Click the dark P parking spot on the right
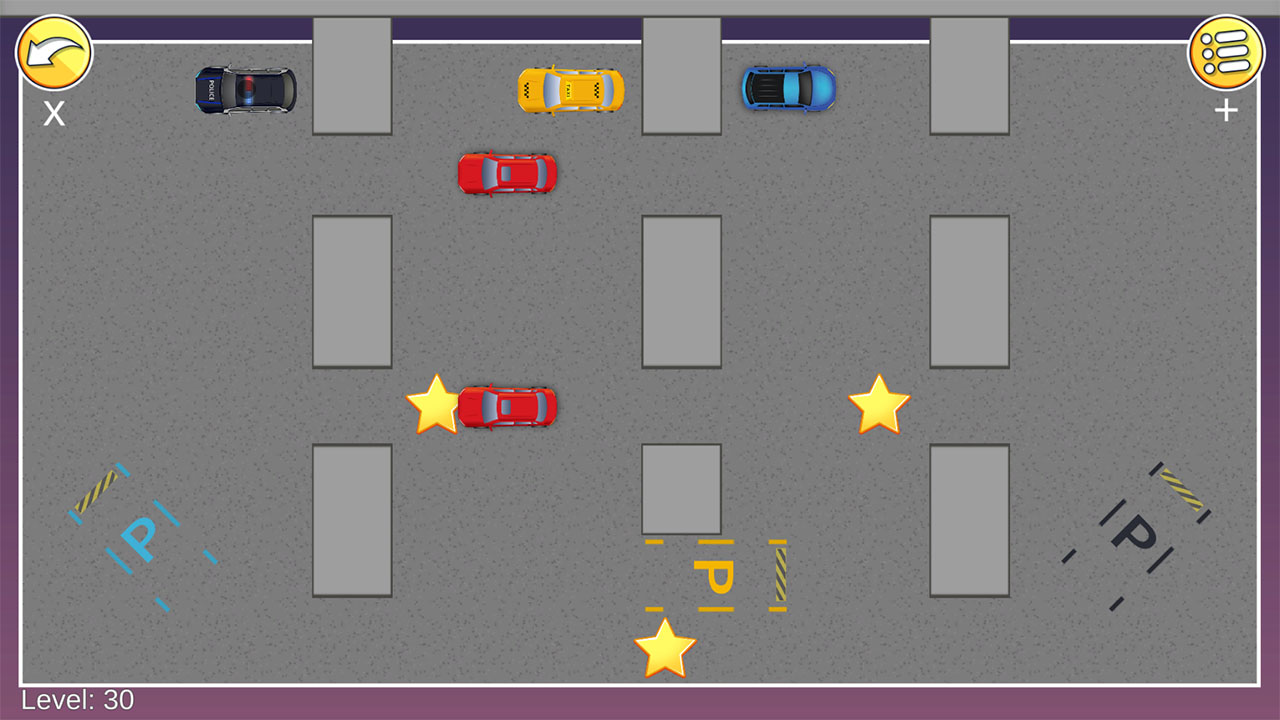1280x720 pixels. pyautogui.click(x=1132, y=533)
